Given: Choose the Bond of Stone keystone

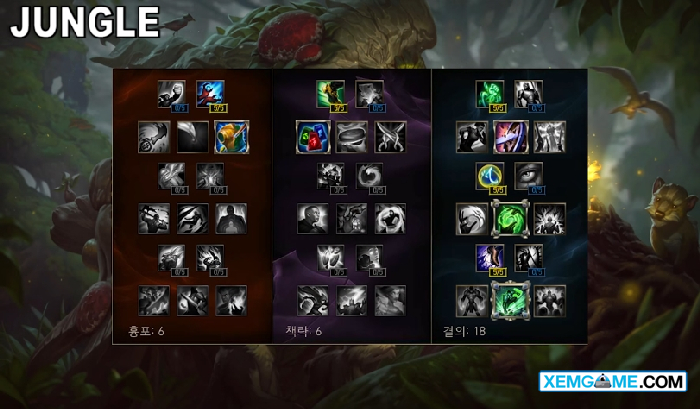Looking at the screenshot, I should 550,299.
